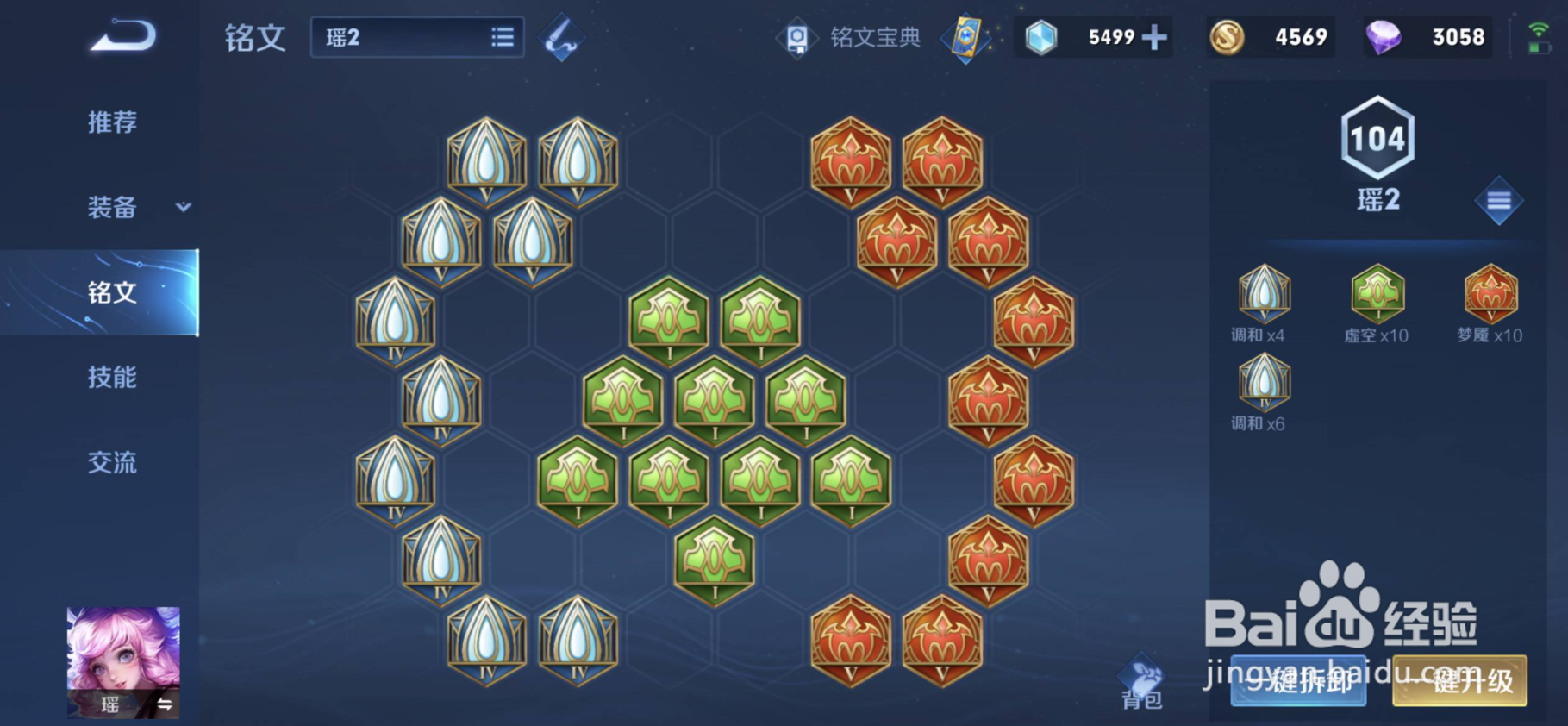1568x726 pixels.
Task: Select the 虚空 x10 rune thumbnail
Action: [1377, 295]
